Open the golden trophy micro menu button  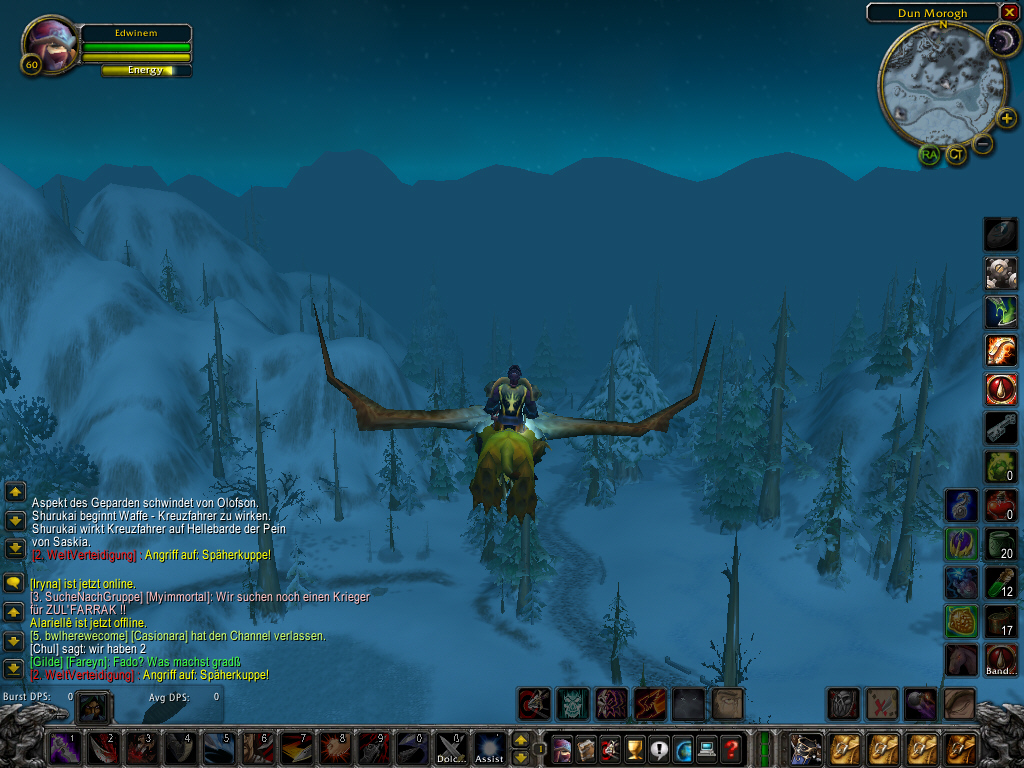(634, 748)
